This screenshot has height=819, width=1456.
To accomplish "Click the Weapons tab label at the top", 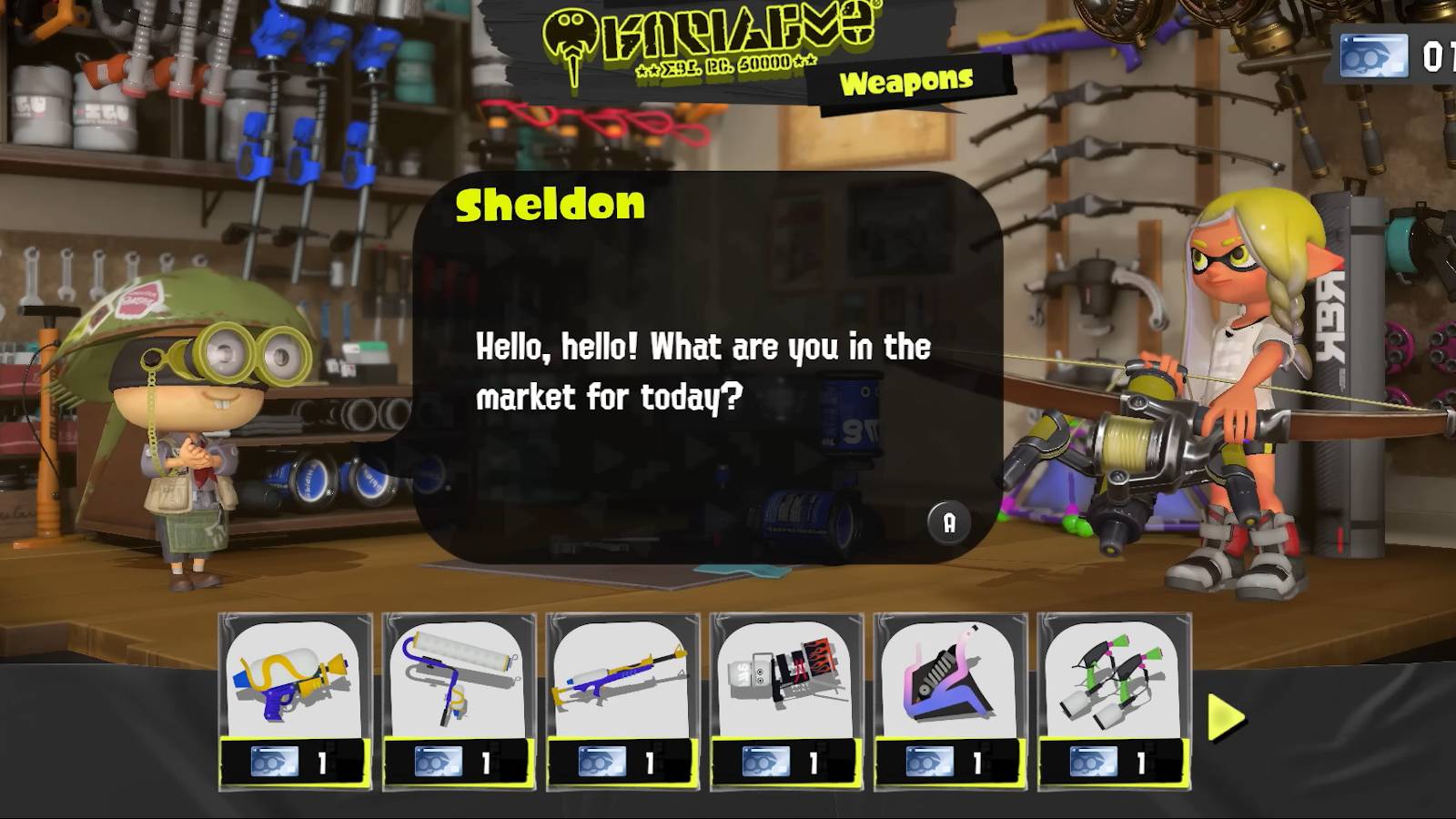I will tap(906, 82).
